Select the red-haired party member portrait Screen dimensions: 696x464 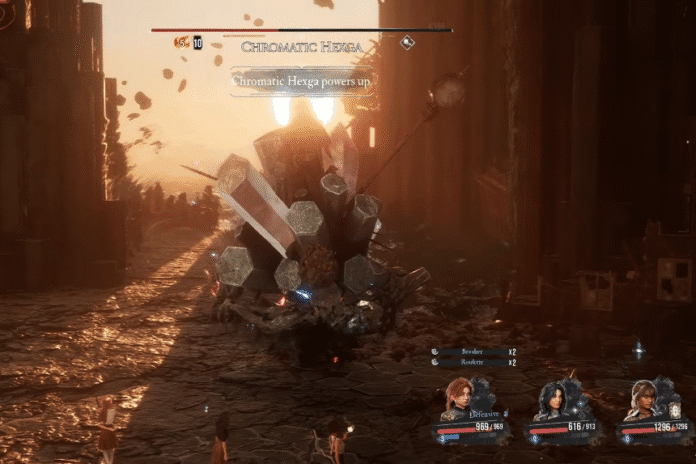coord(458,398)
